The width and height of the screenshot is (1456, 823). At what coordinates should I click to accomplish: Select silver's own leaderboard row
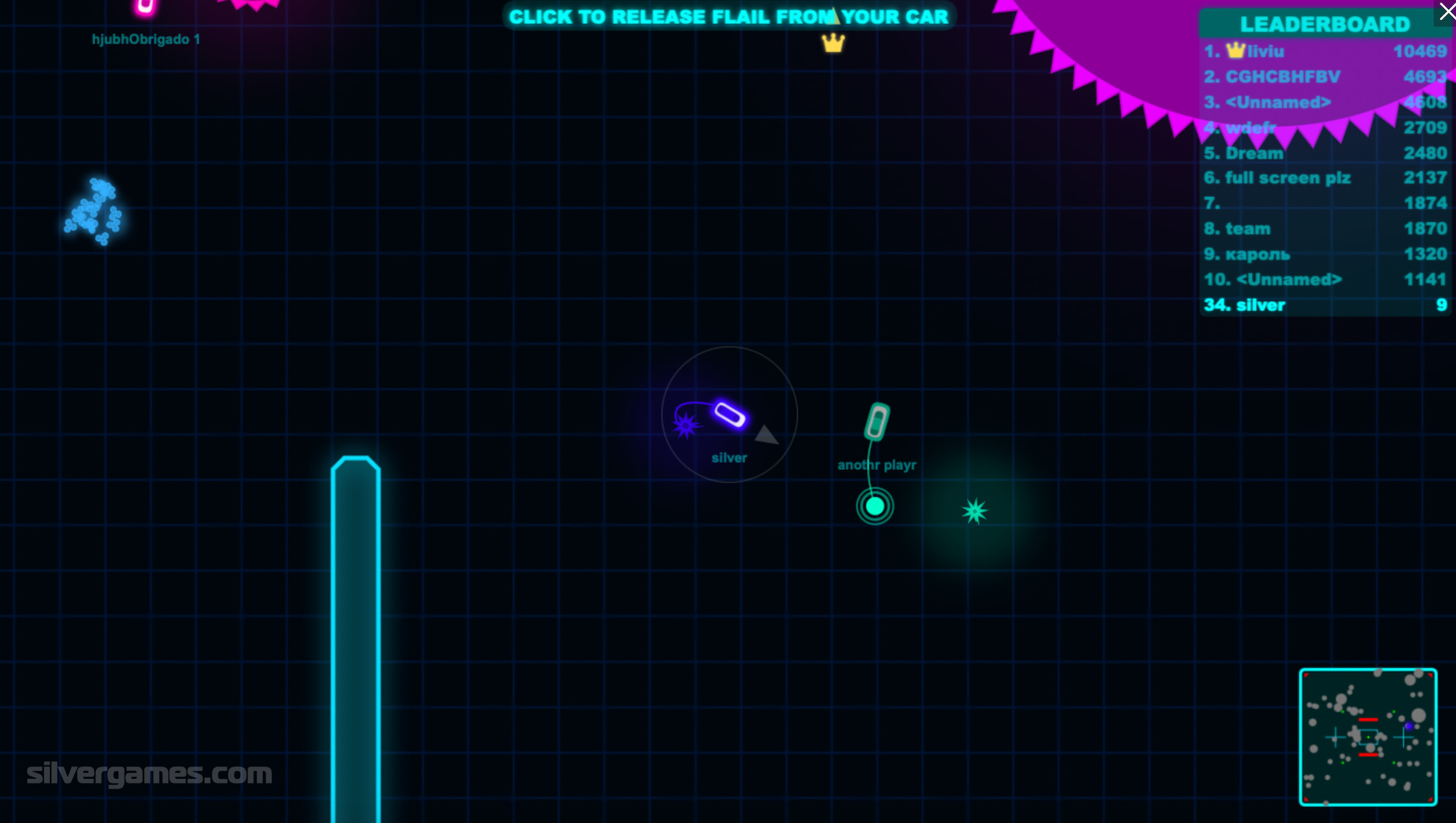tap(1325, 305)
